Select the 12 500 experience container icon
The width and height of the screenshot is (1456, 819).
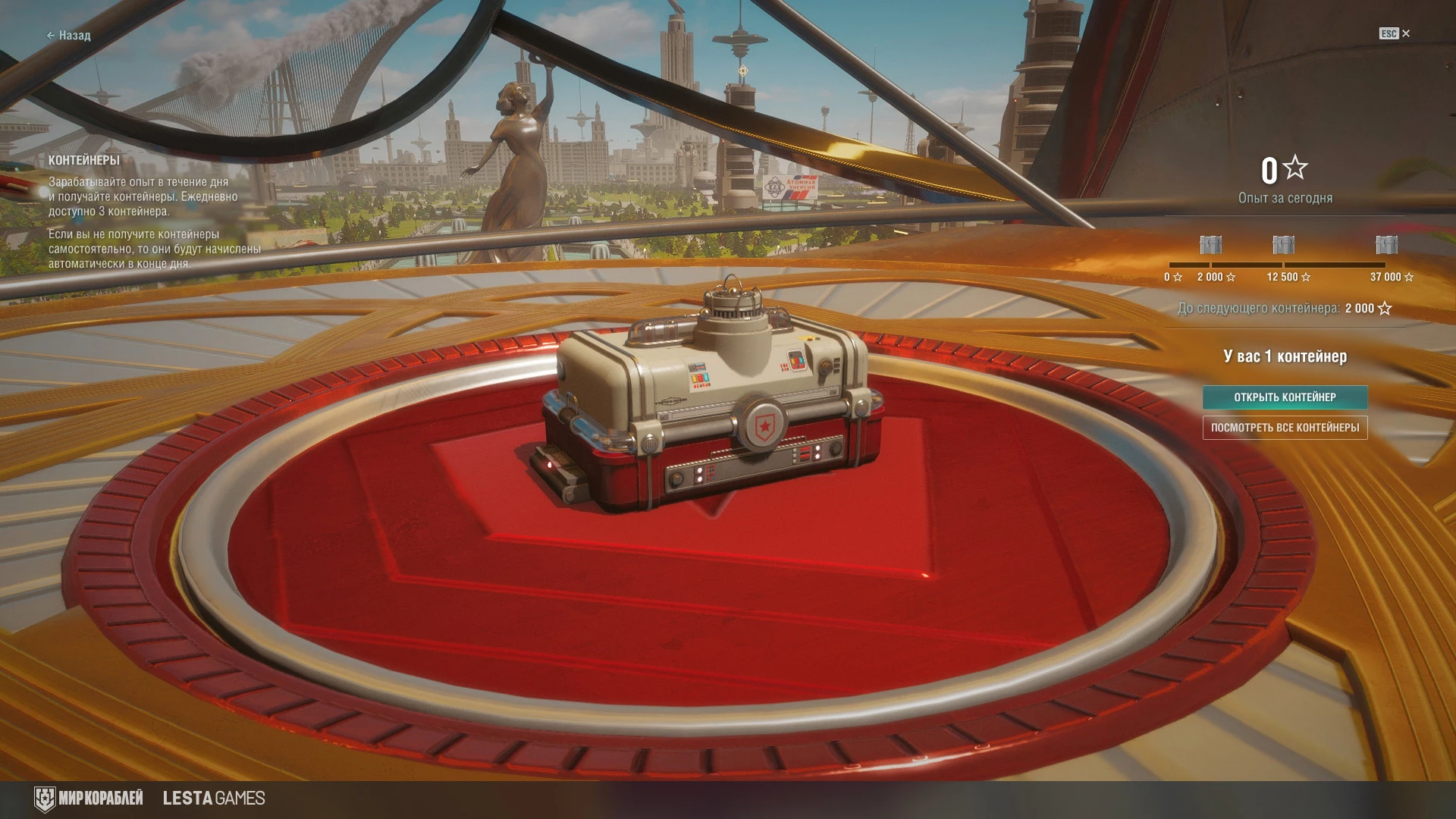coord(1283,245)
